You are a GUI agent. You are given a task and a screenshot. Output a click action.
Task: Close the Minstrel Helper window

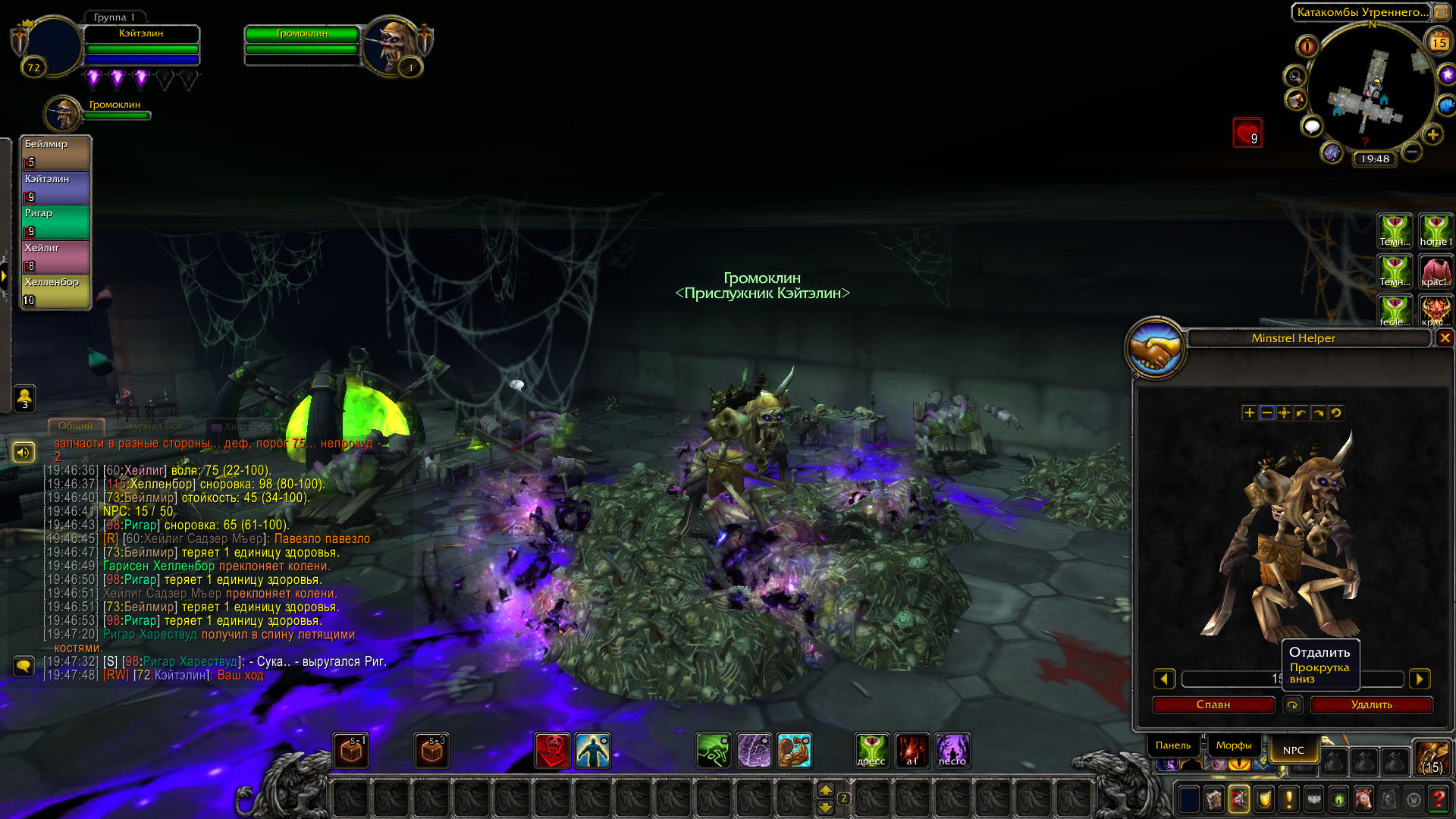[1445, 338]
